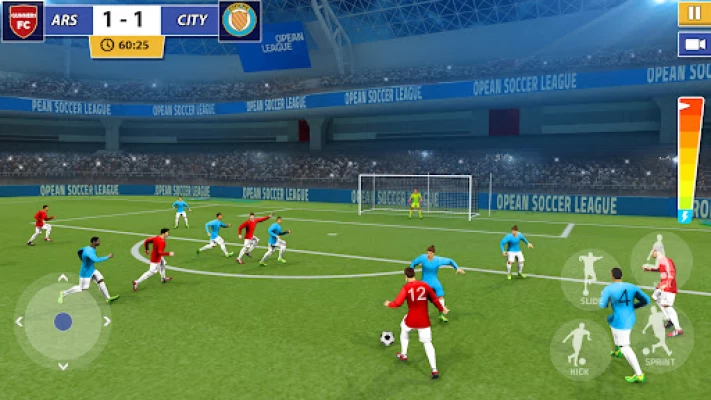The height and width of the screenshot is (400, 711).
Task: Tap the joystick's up arrow
Action: click(x=63, y=279)
